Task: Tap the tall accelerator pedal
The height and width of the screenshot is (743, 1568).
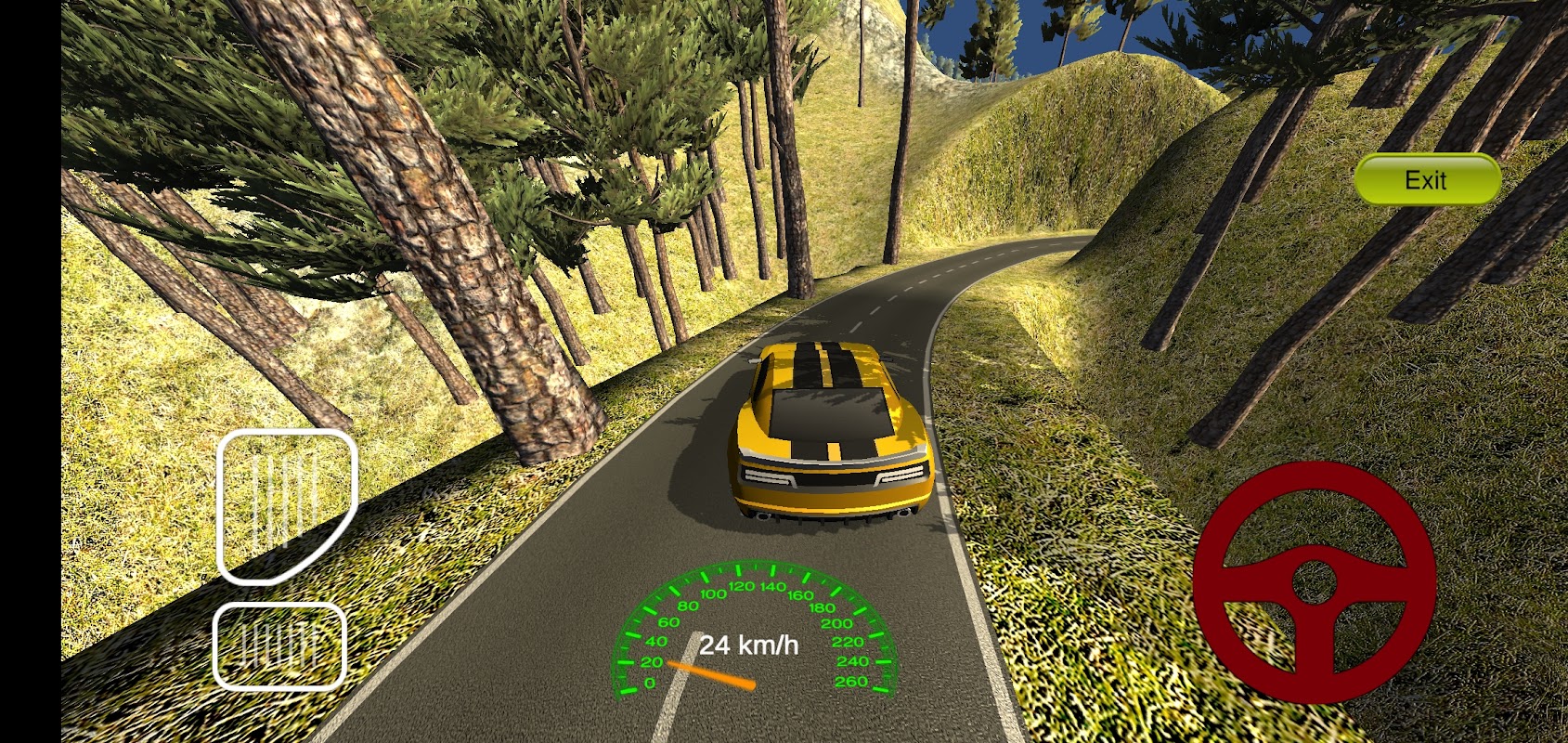Action: (x=285, y=503)
